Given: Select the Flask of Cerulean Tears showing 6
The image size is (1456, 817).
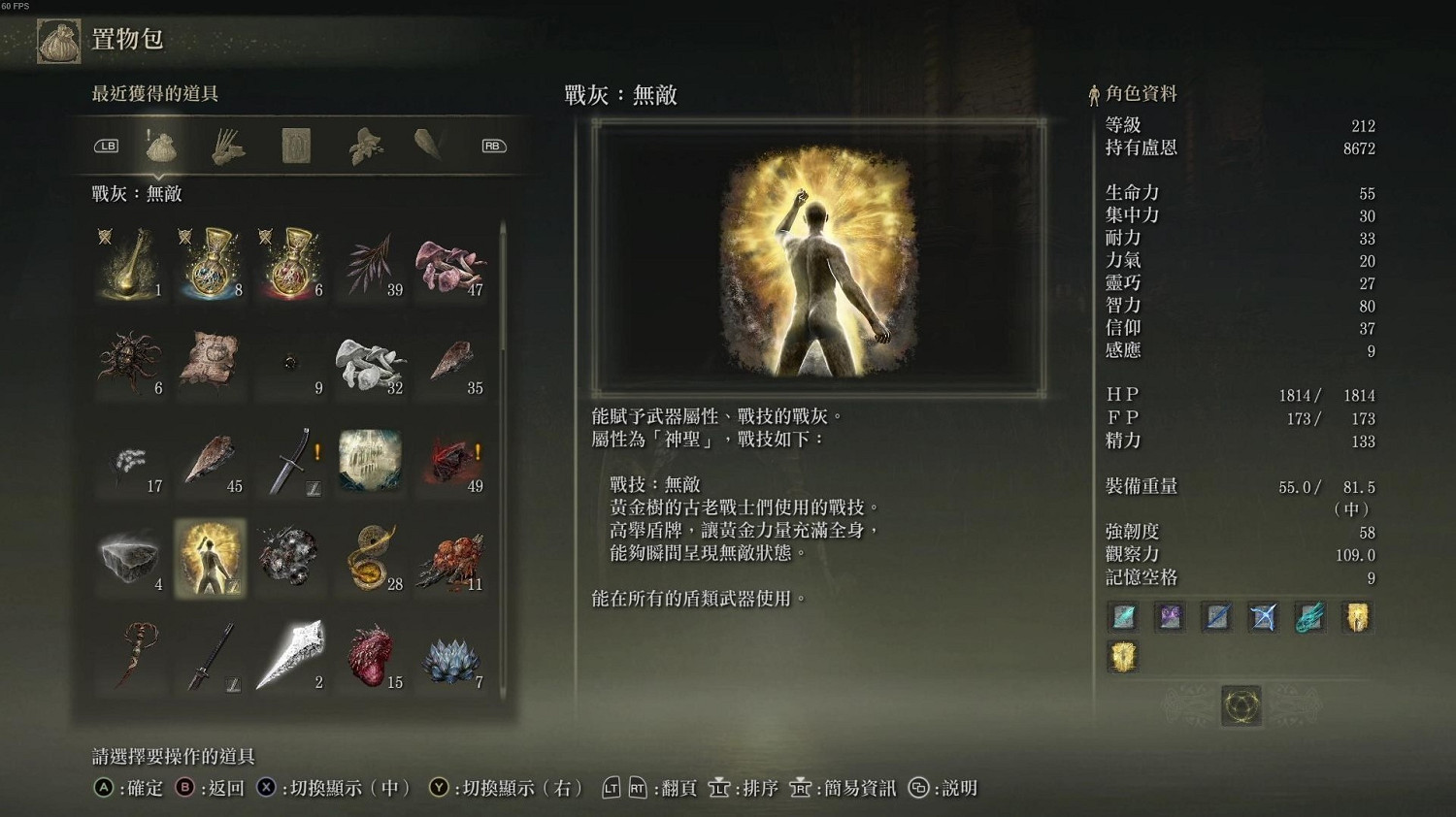Looking at the screenshot, I should 291,264.
